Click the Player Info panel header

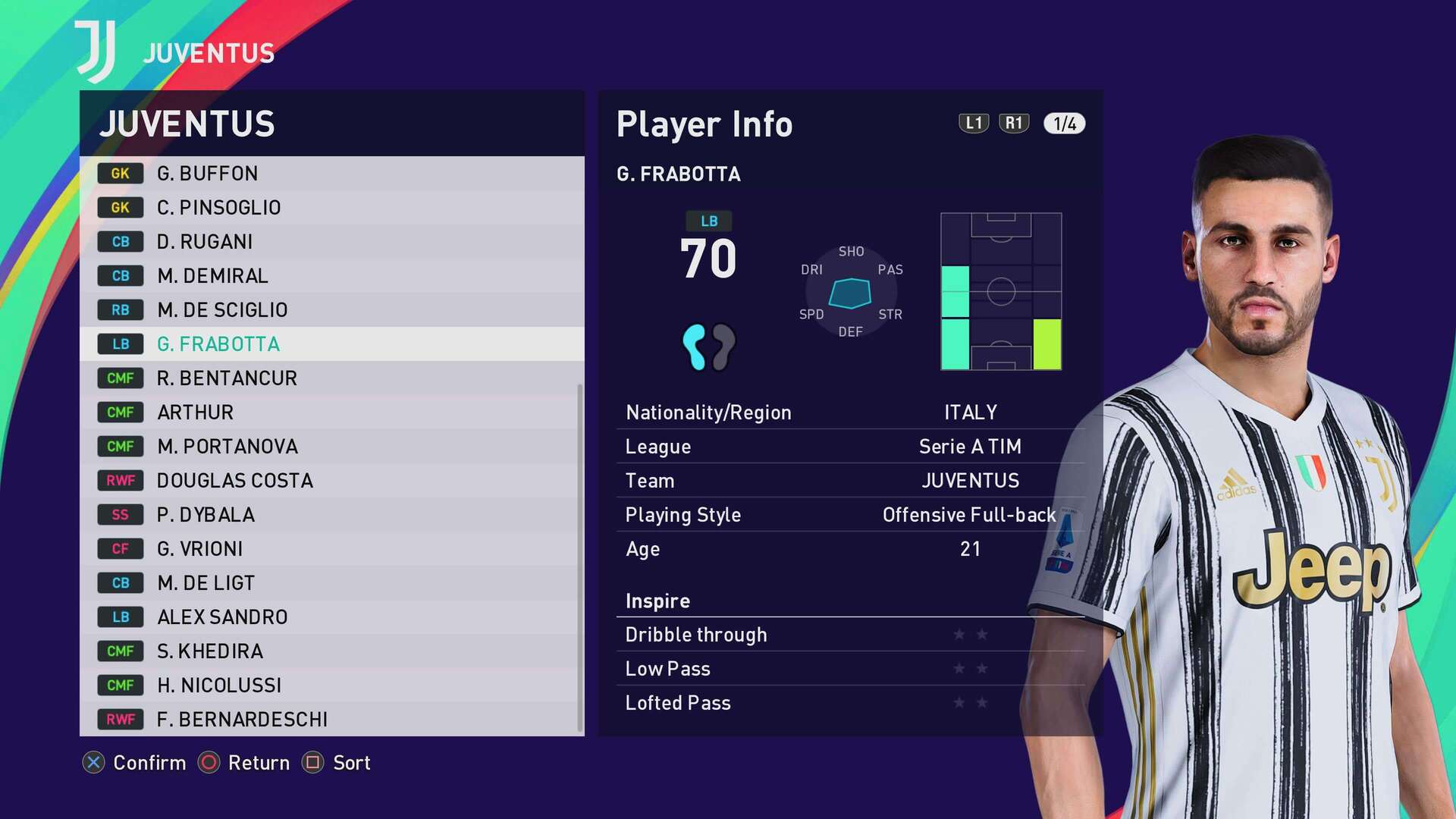[704, 124]
